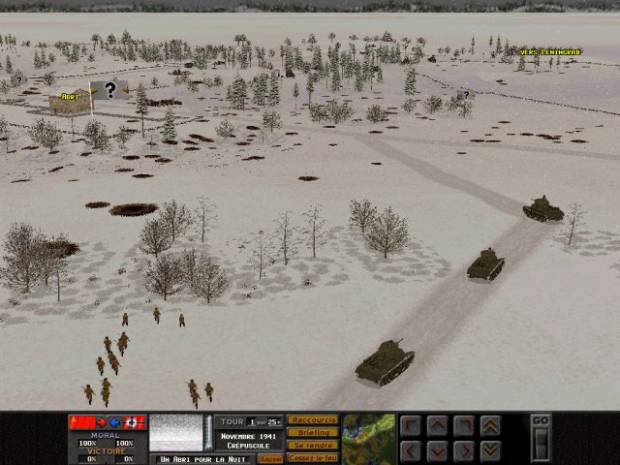The image size is (620, 465).
Task: Move camera forward with the single up arrow
Action: click(x=436, y=425)
